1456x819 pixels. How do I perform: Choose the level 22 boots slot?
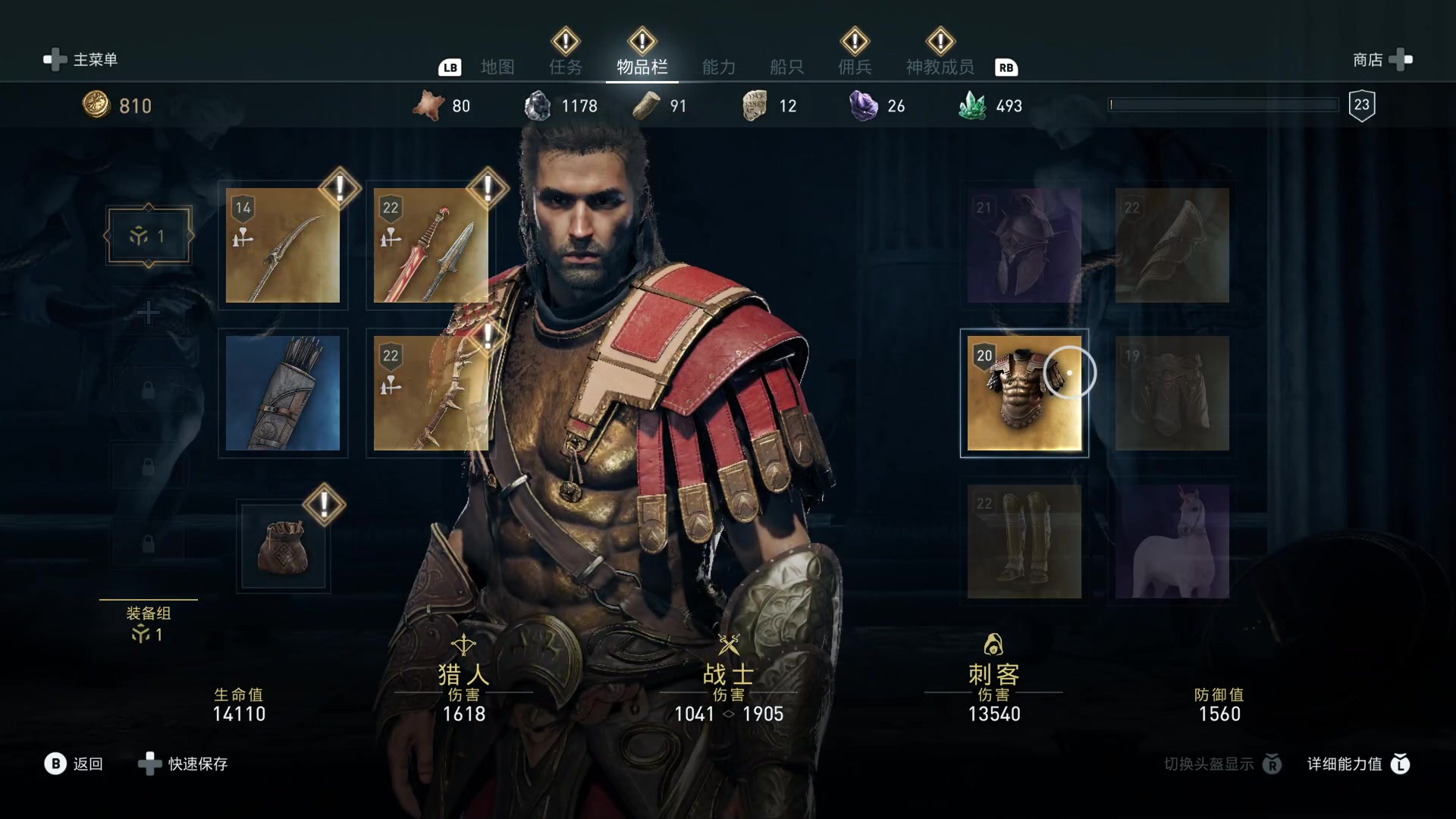[x=1024, y=541]
